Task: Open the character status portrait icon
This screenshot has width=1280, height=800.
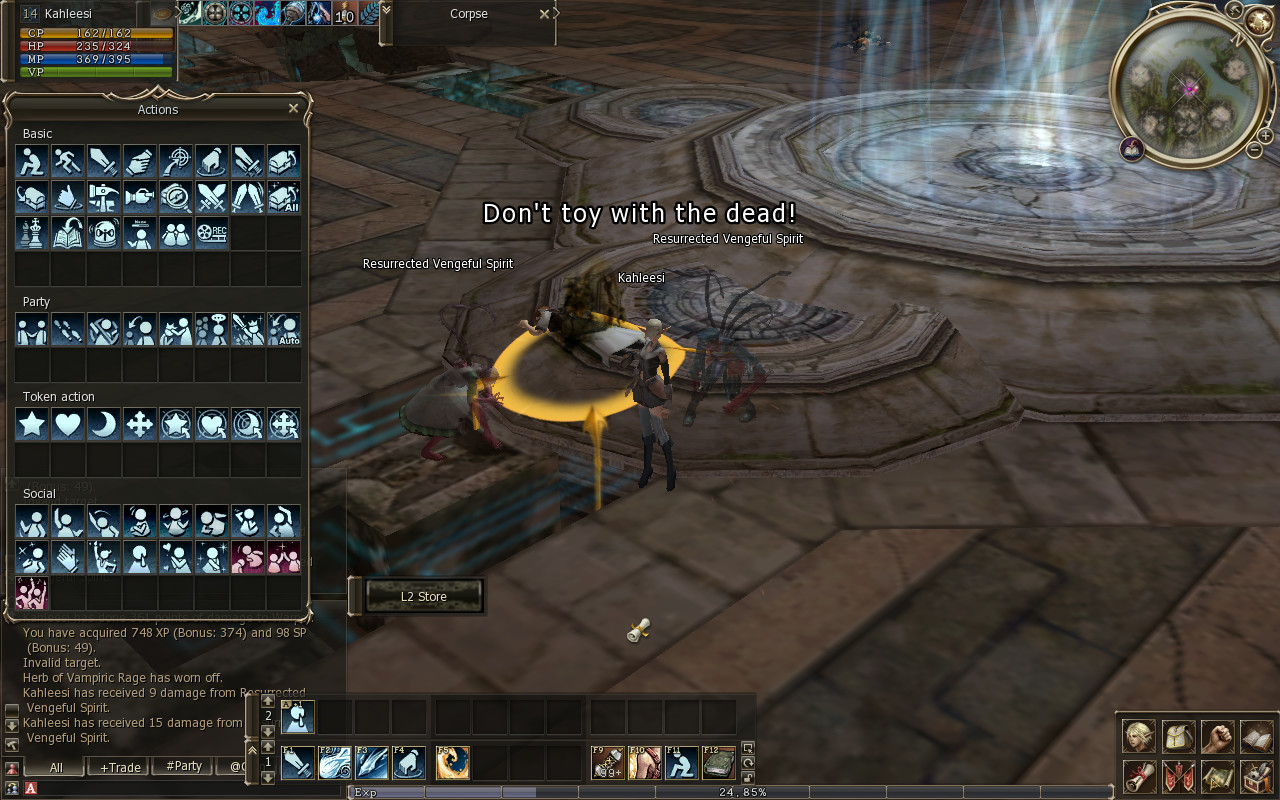Action: [x=1139, y=736]
